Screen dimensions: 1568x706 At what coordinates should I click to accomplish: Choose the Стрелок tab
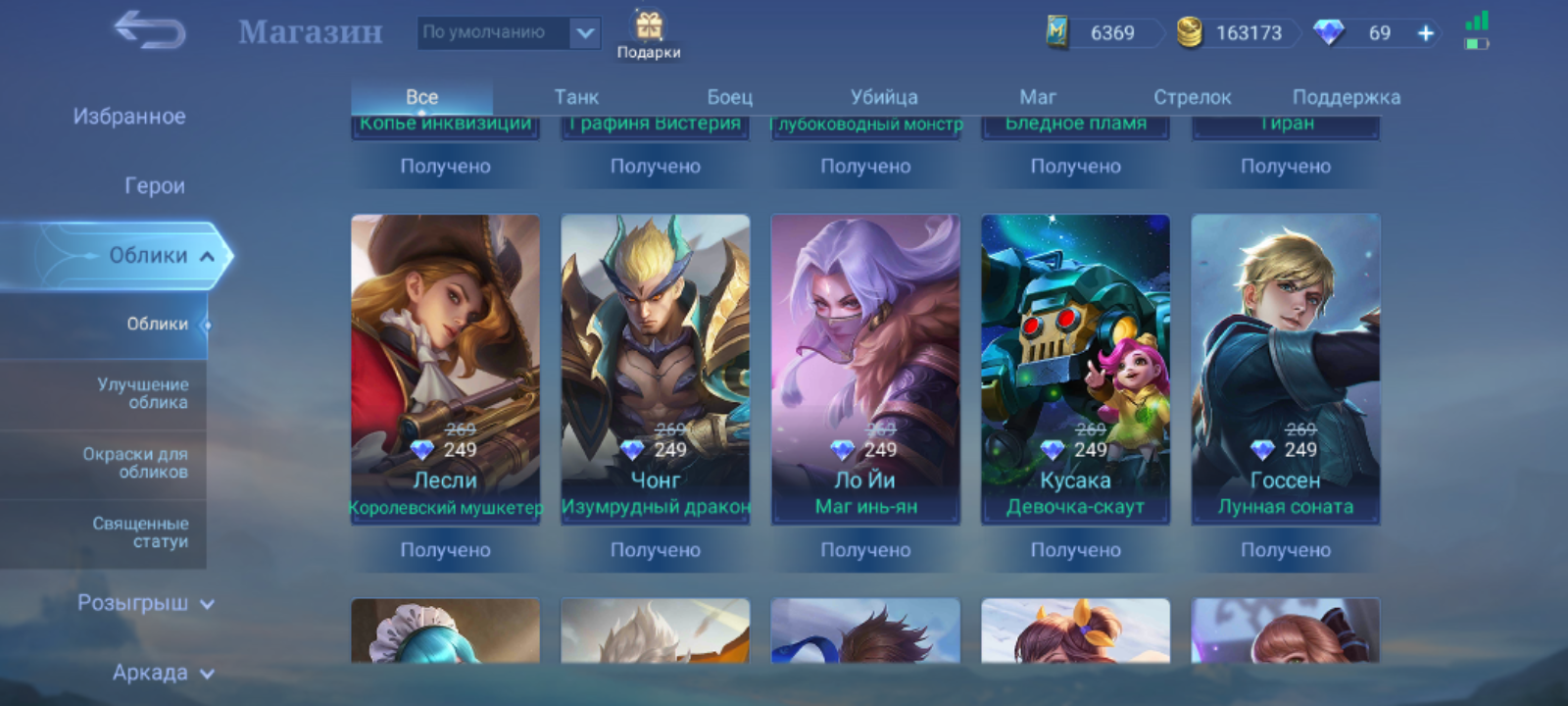tap(1192, 97)
